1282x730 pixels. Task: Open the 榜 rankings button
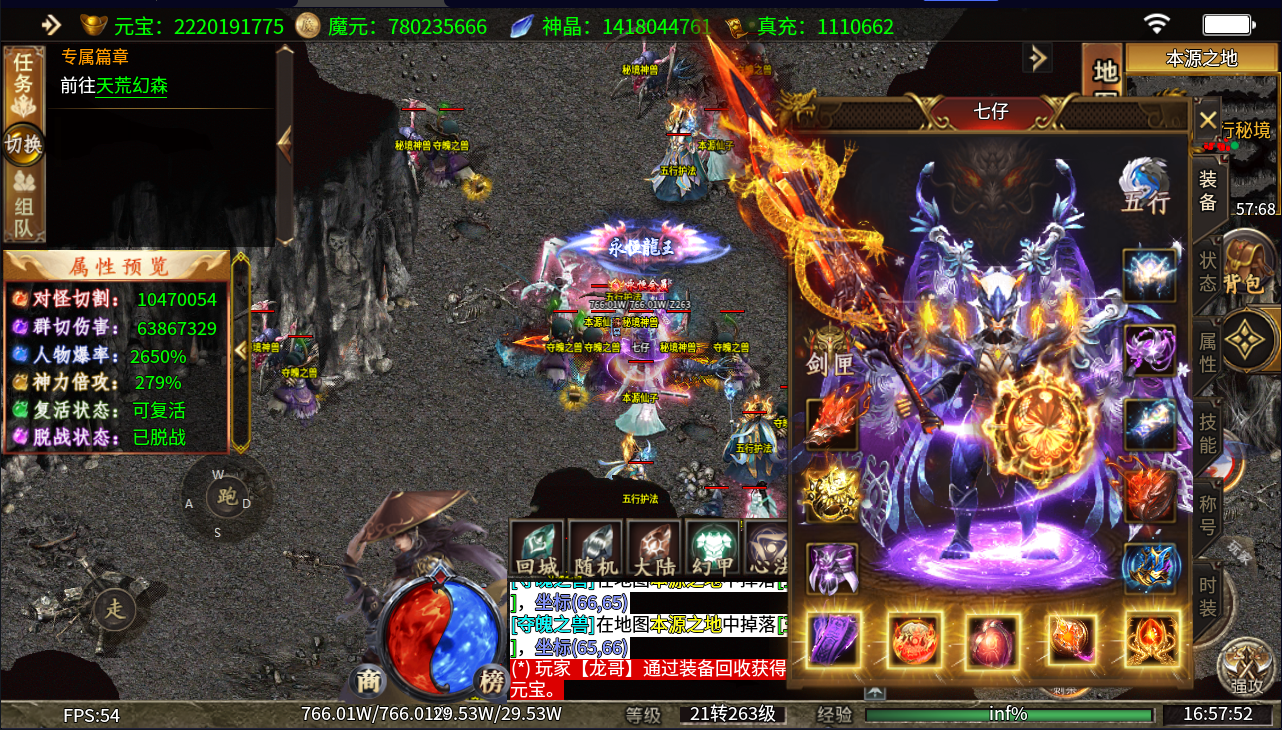click(491, 681)
